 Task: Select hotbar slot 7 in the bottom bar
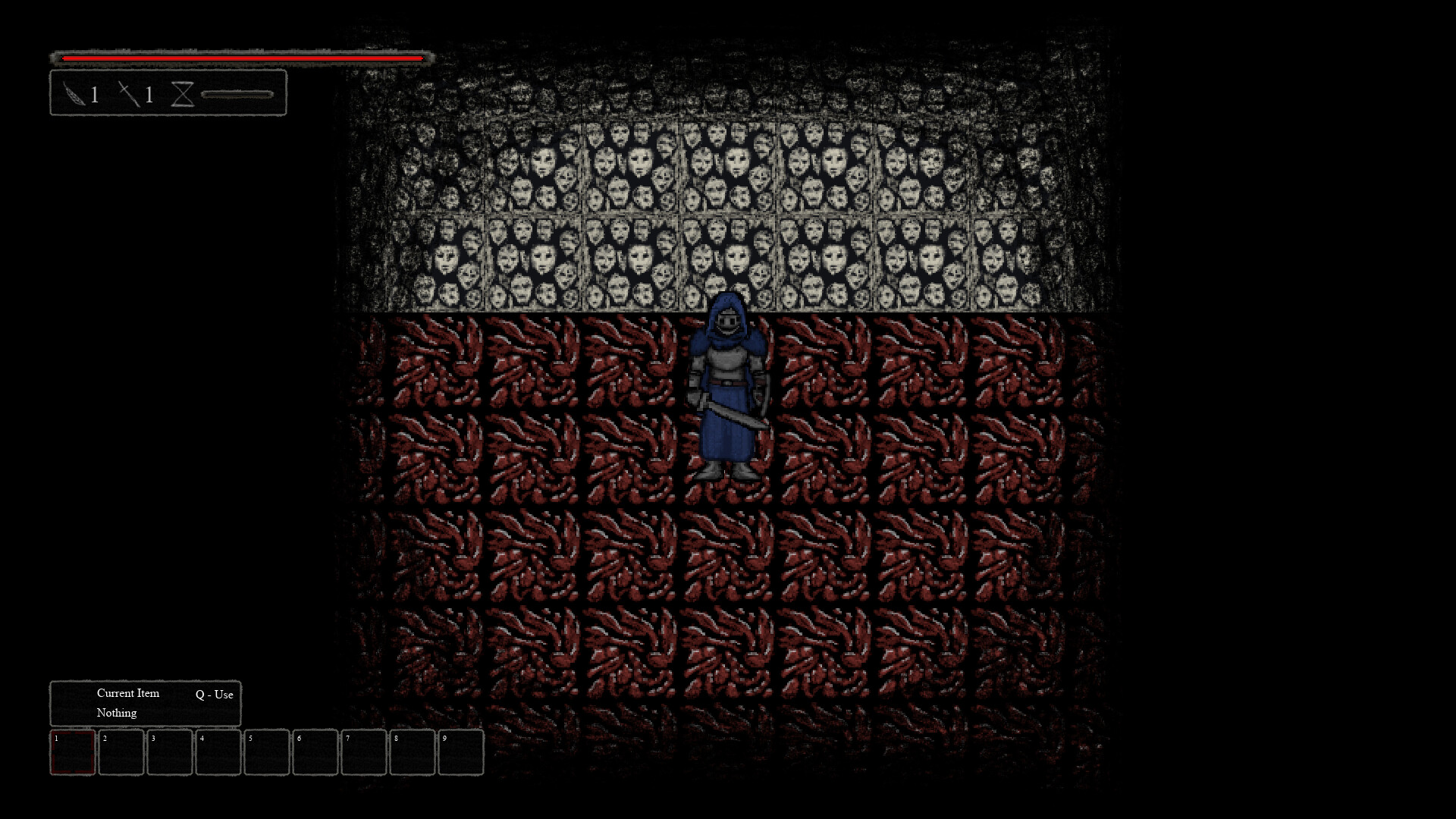(x=364, y=753)
